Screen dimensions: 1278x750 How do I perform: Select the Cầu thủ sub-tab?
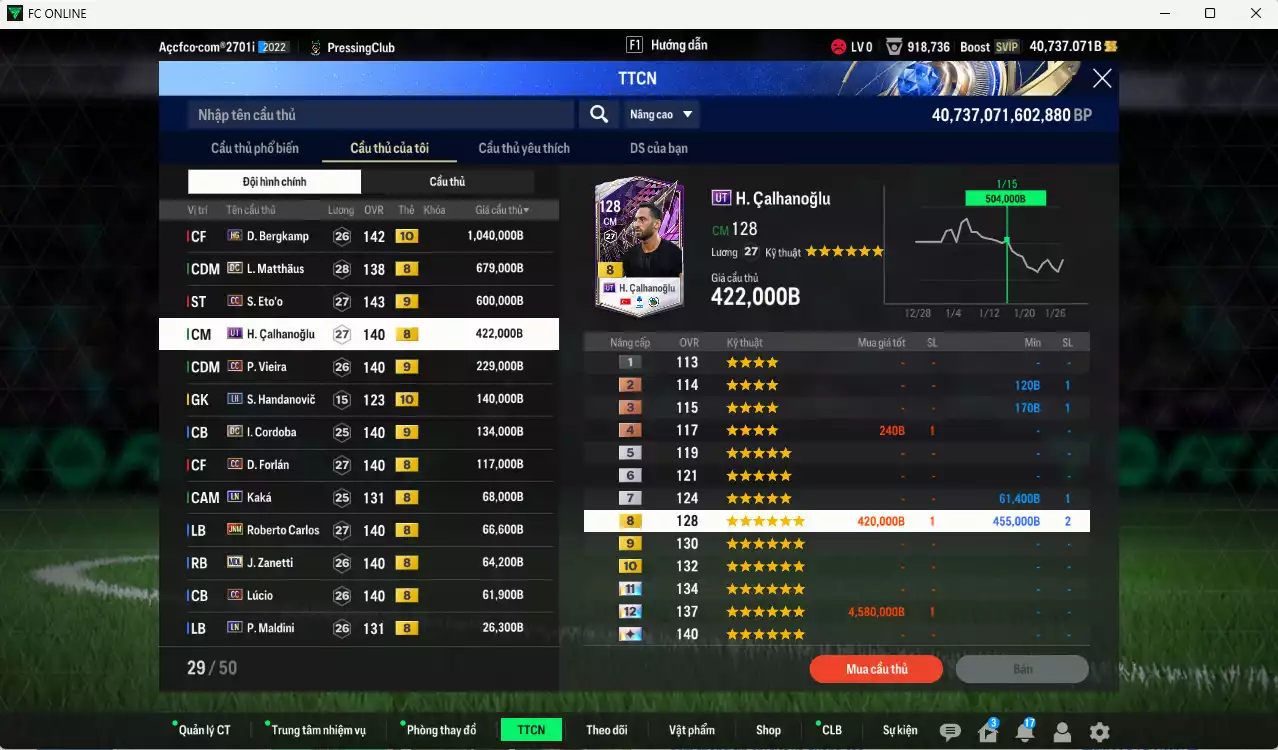tap(447, 182)
